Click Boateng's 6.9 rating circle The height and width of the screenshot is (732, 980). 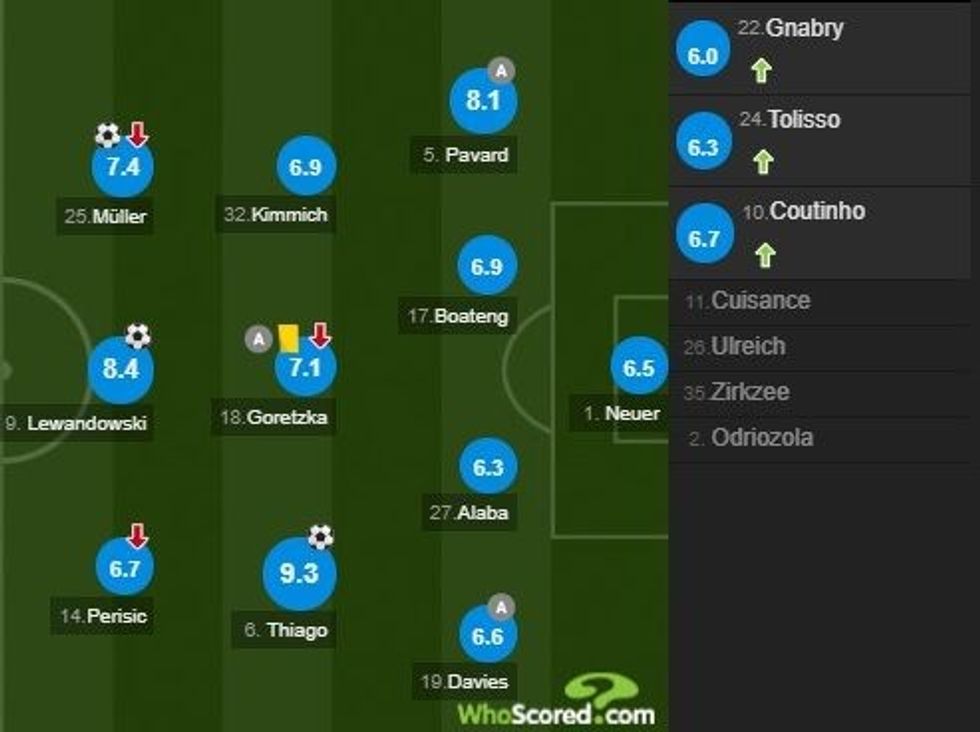(x=487, y=266)
